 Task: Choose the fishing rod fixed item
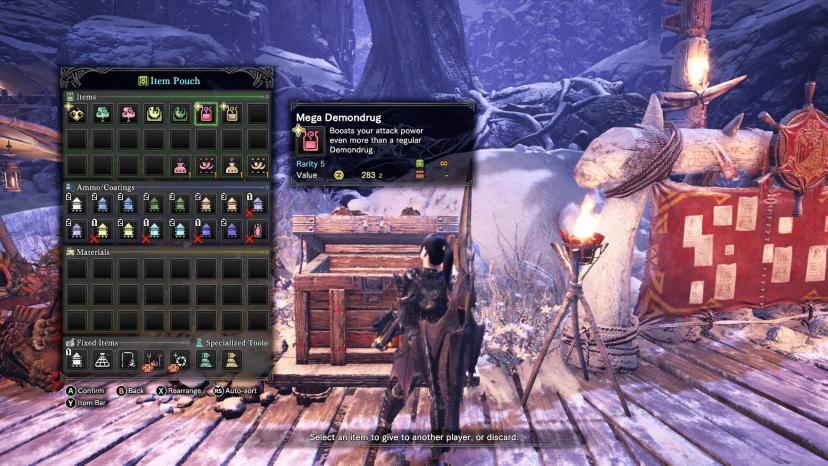[129, 360]
